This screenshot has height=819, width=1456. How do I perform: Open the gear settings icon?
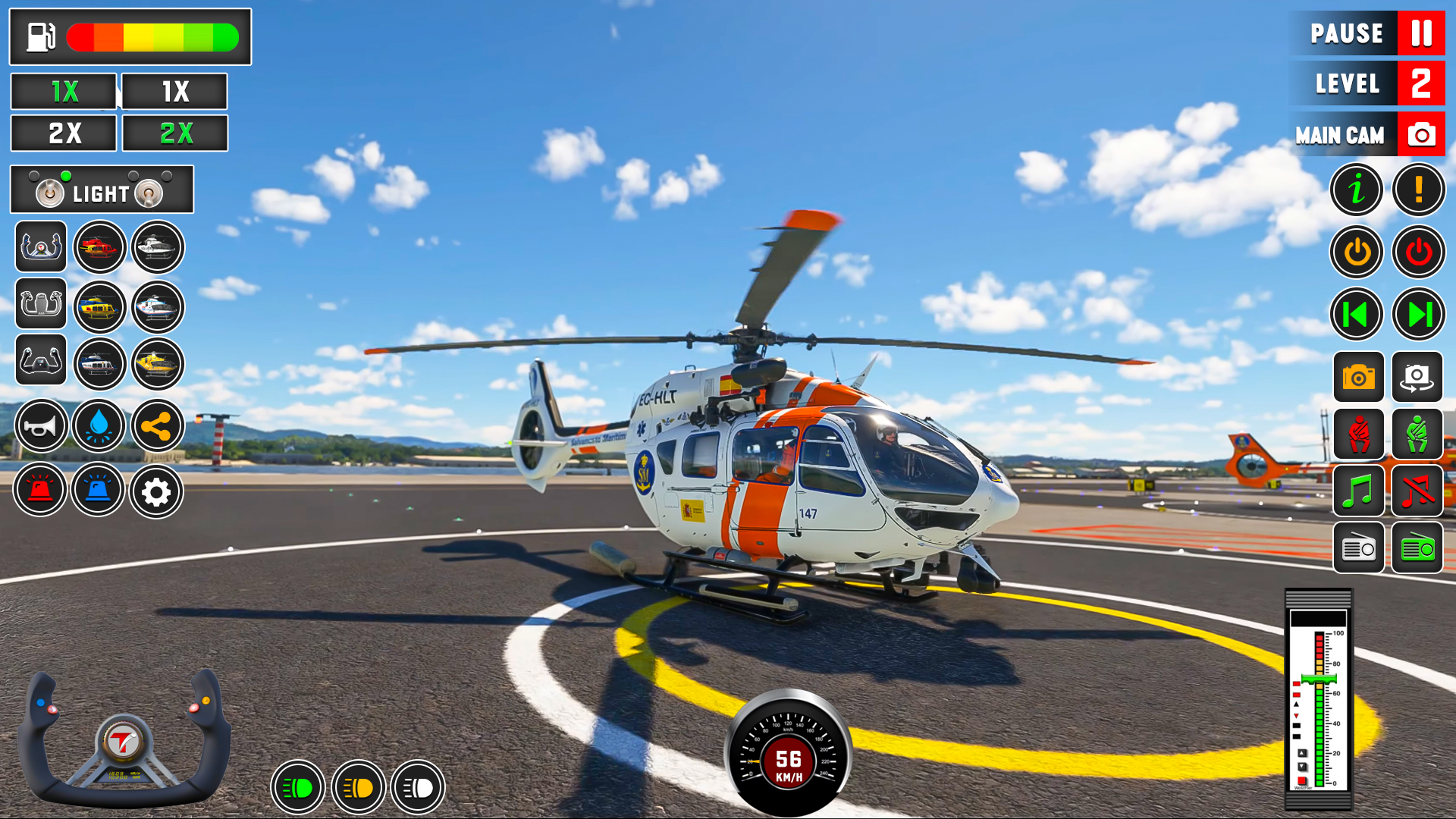coord(156,492)
